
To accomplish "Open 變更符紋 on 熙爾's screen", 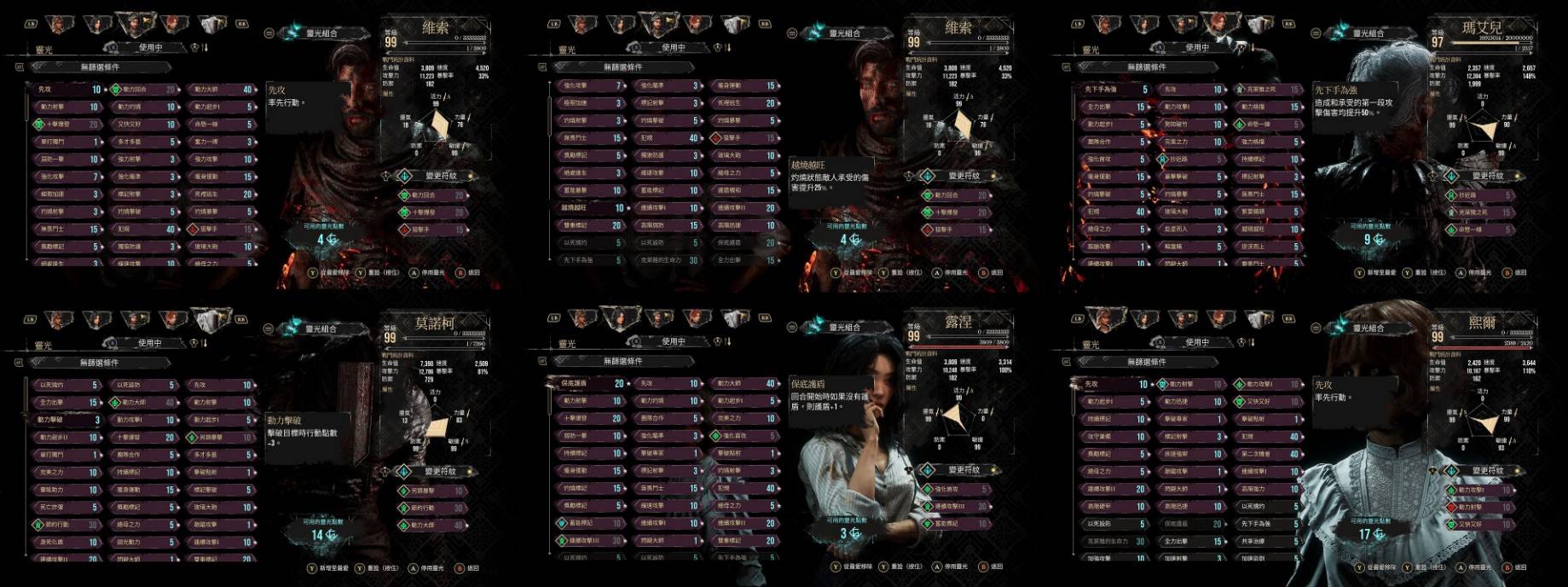I will click(1487, 471).
